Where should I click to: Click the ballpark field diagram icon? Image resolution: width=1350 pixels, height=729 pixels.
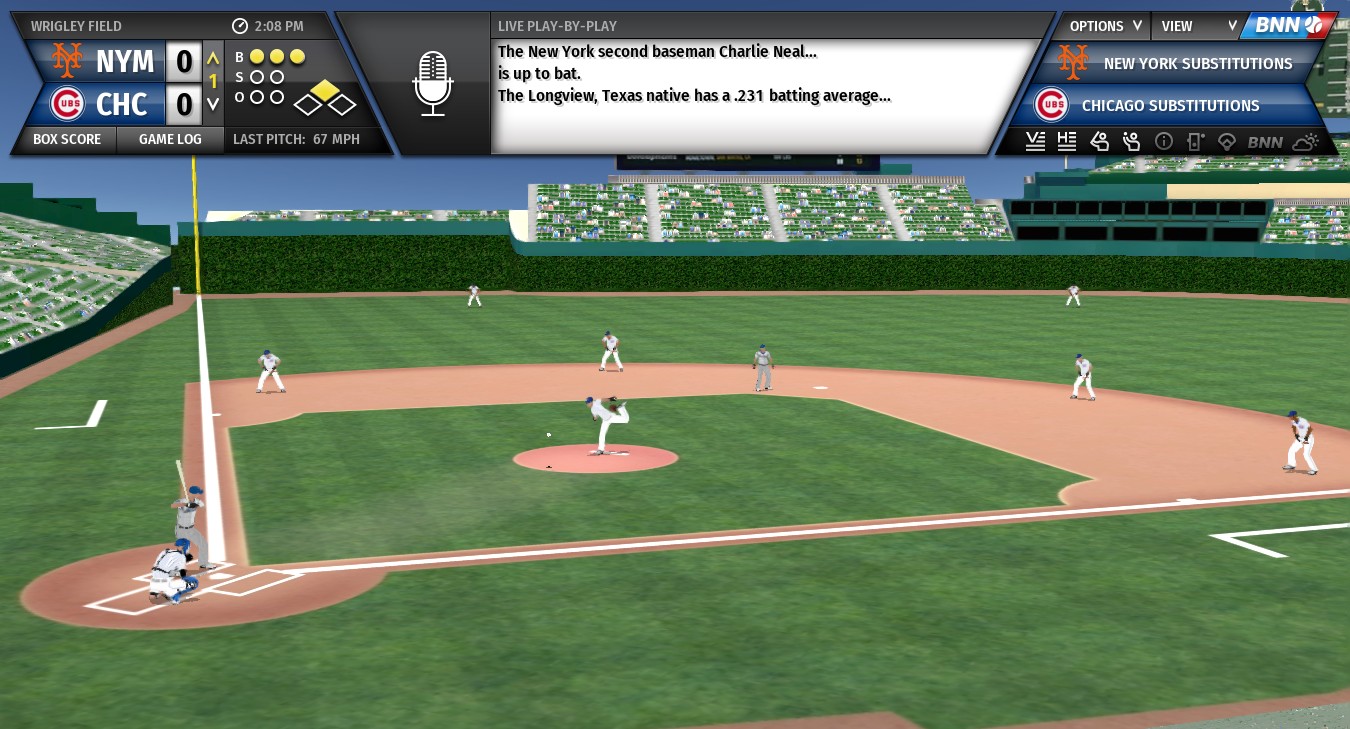(x=1227, y=142)
